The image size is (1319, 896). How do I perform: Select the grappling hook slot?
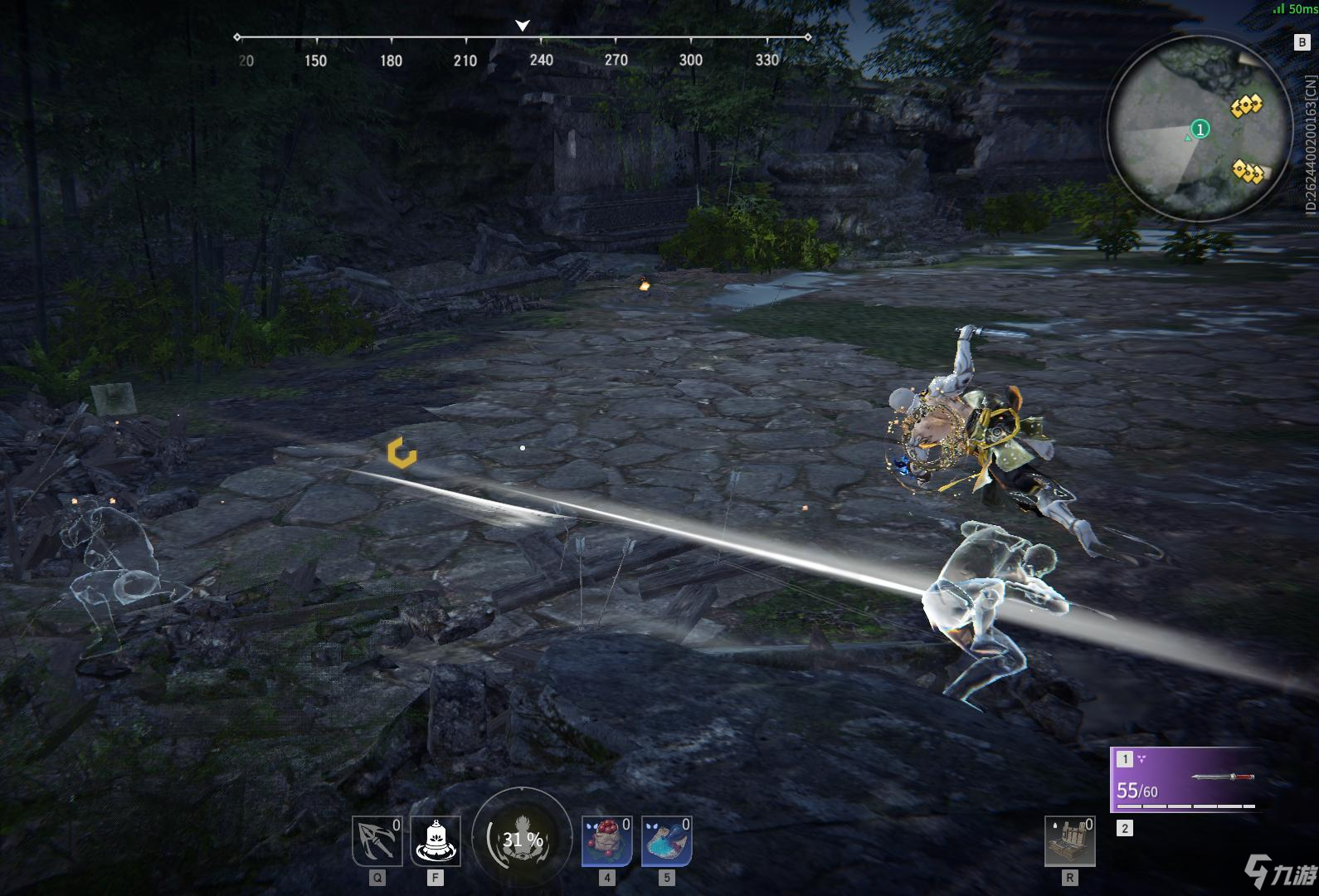pyautogui.click(x=377, y=840)
